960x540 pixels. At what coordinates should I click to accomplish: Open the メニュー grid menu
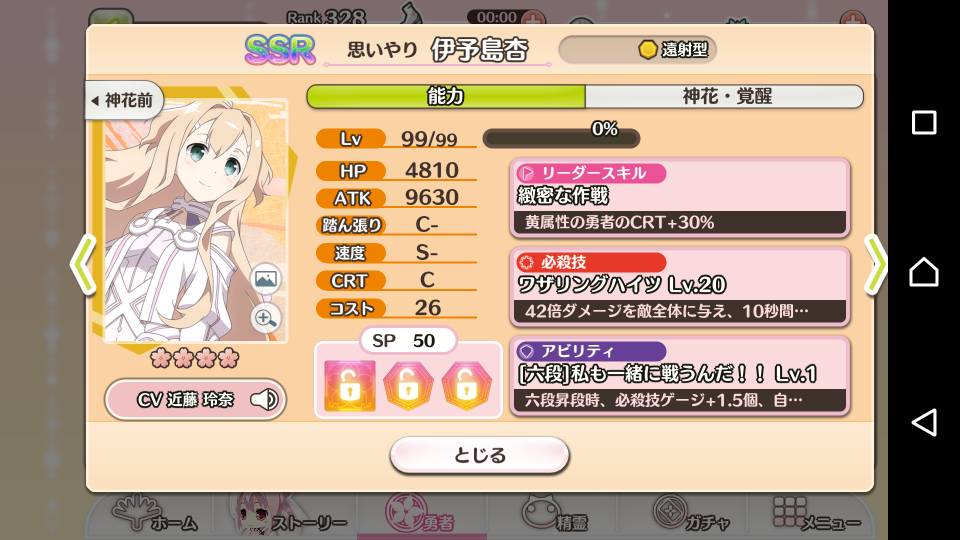815,515
